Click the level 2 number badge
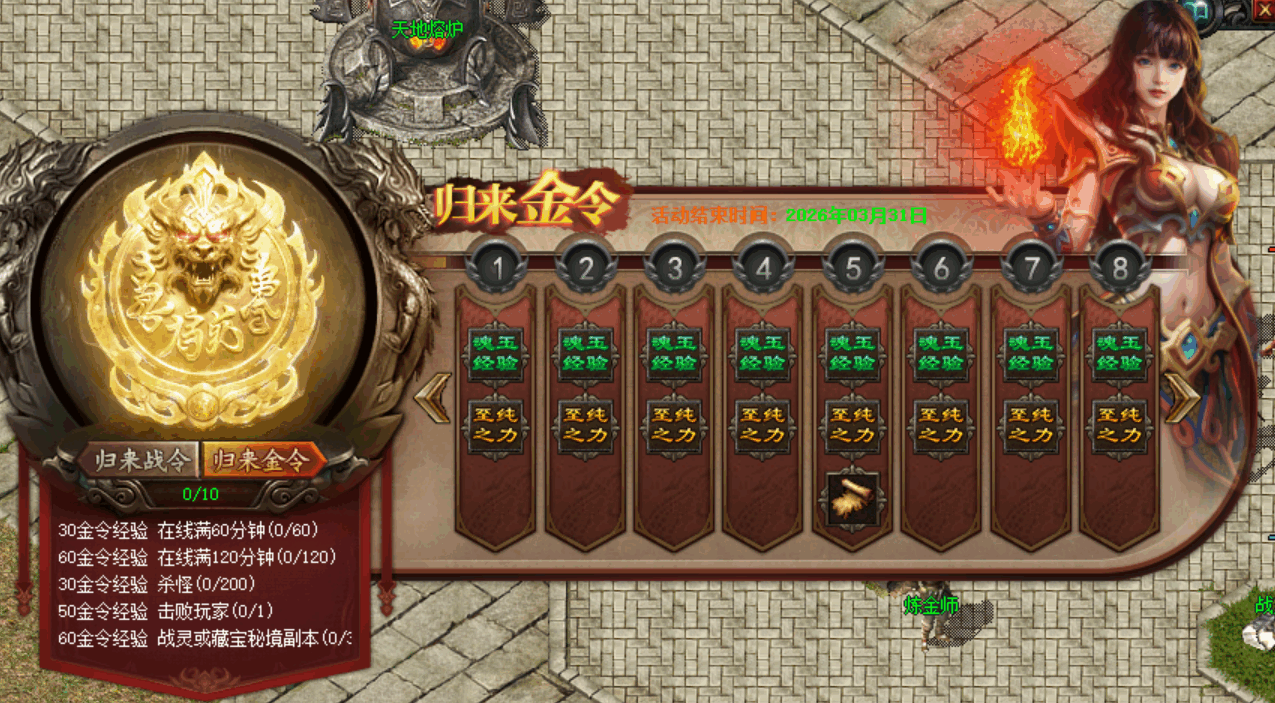Image resolution: width=1275 pixels, height=703 pixels. click(586, 268)
